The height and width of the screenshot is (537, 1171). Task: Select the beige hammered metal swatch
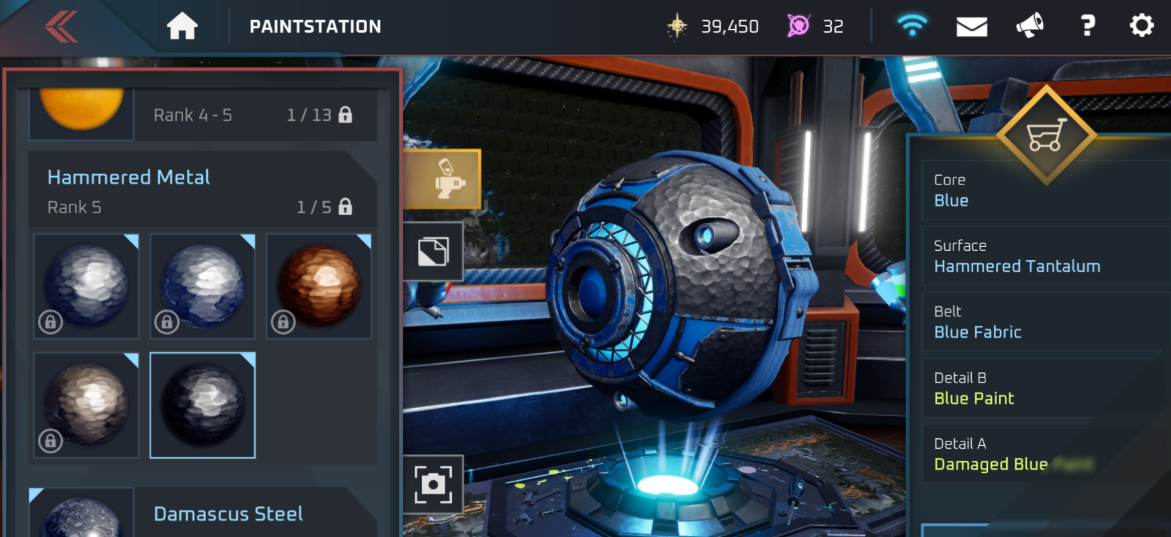tap(86, 404)
